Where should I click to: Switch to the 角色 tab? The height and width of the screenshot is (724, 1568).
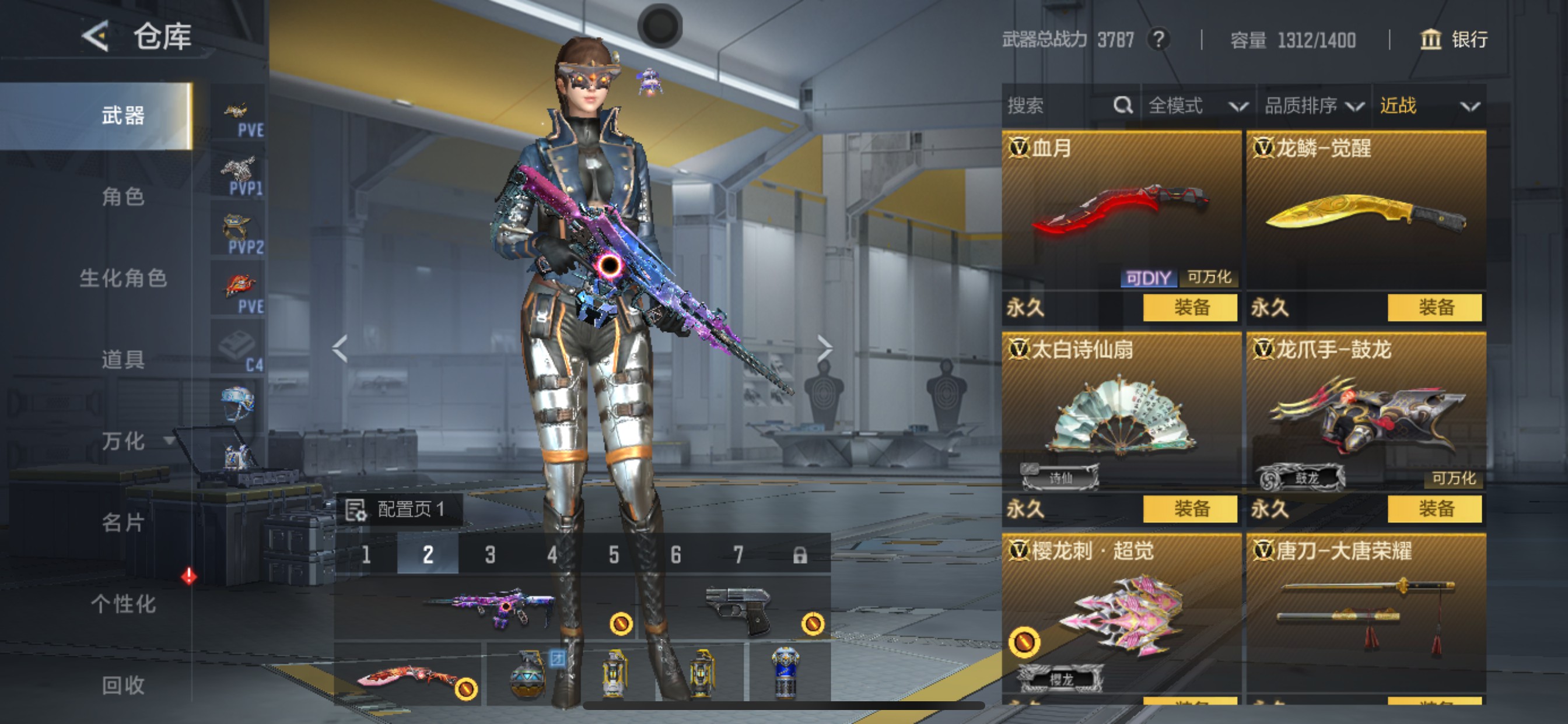click(x=123, y=197)
